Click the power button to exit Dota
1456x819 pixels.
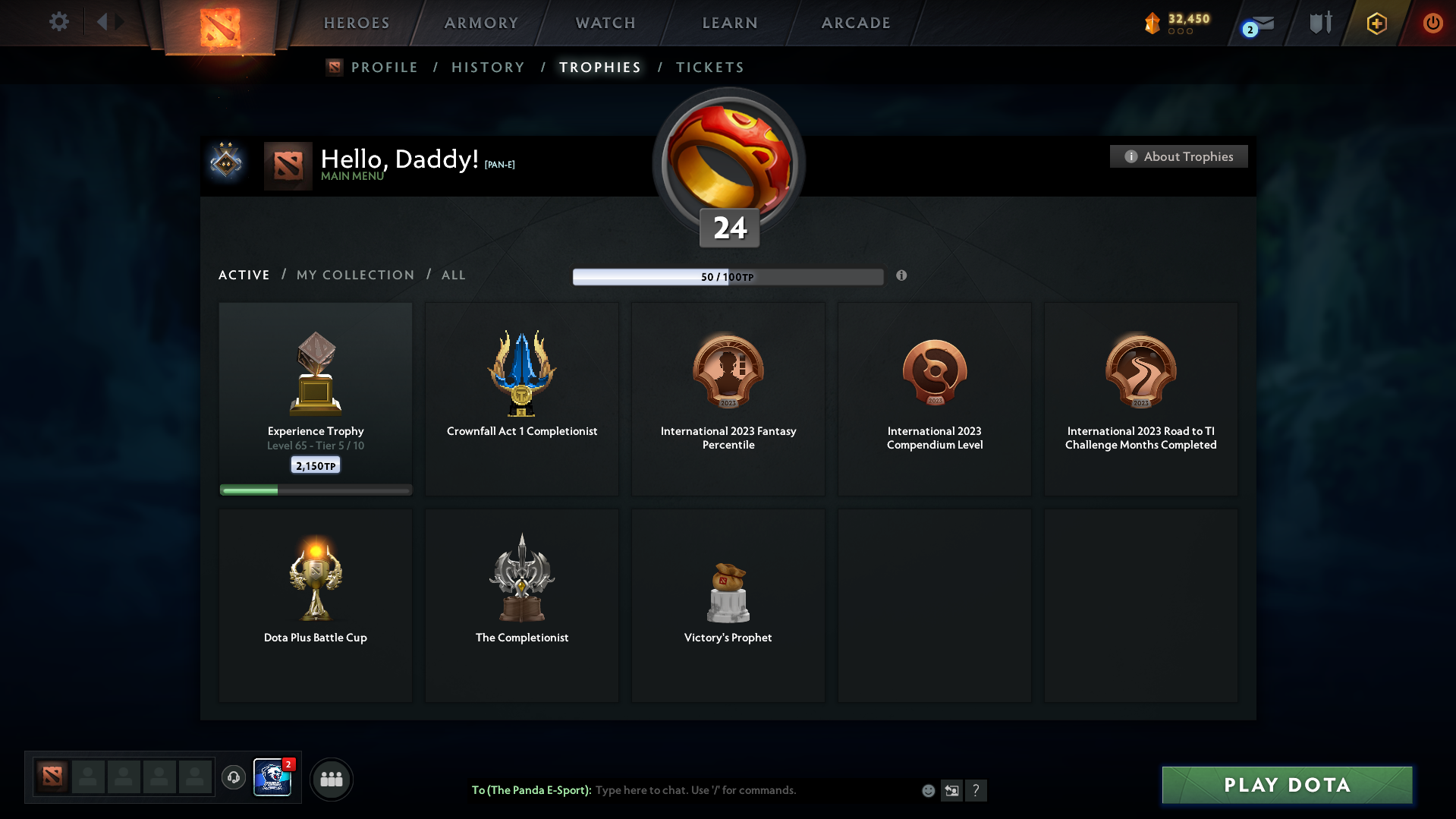point(1432,23)
